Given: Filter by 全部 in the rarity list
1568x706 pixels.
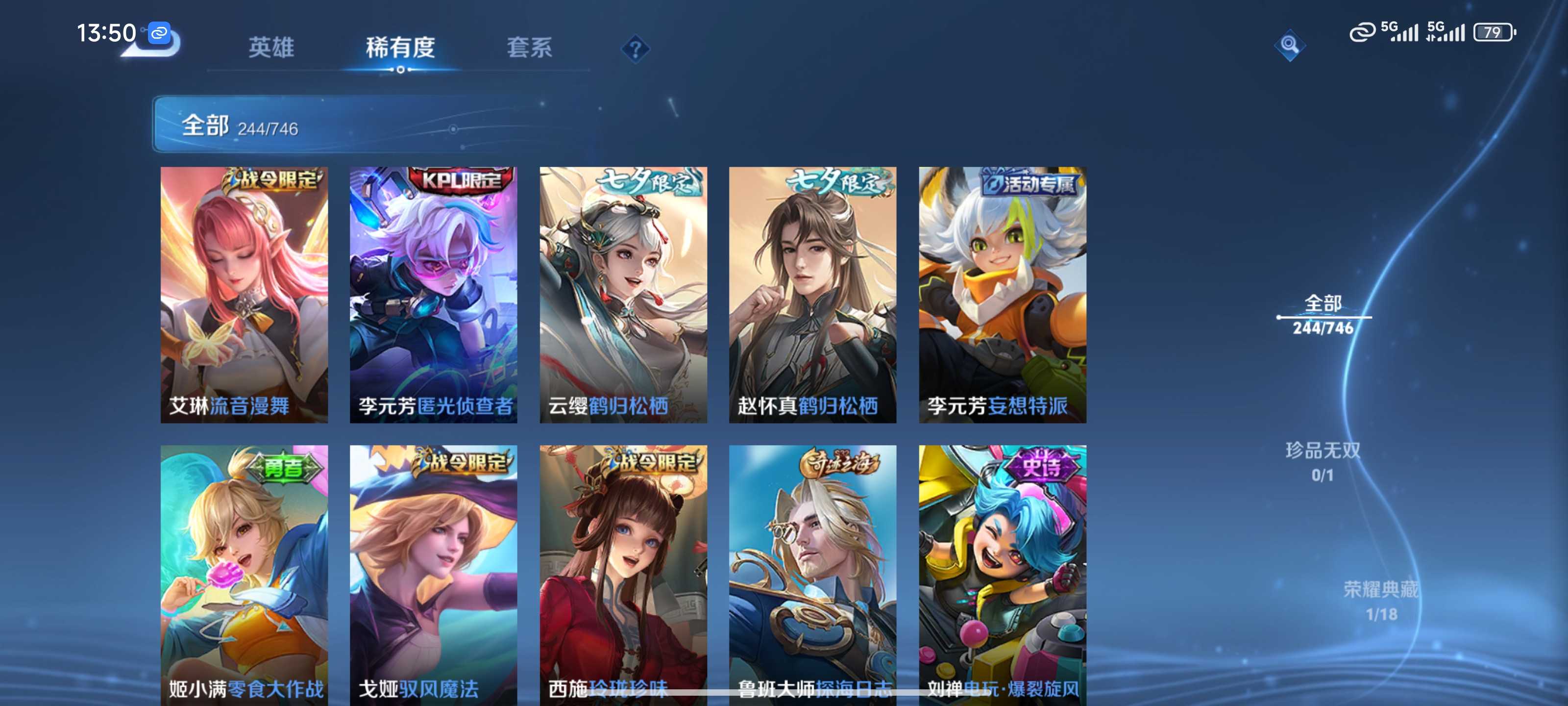Looking at the screenshot, I should [1323, 314].
